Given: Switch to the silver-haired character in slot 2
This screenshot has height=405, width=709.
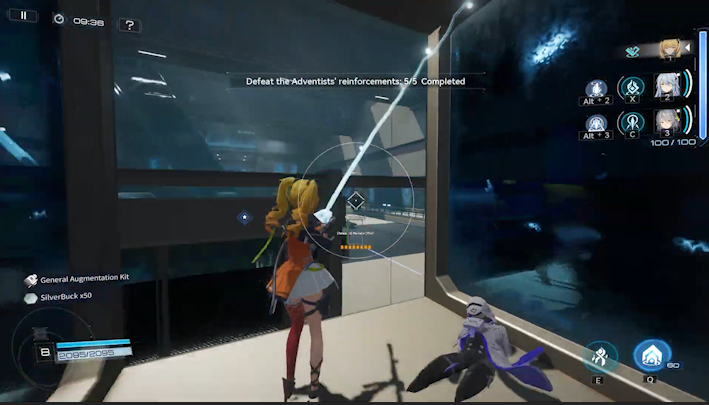Looking at the screenshot, I should tap(667, 86).
